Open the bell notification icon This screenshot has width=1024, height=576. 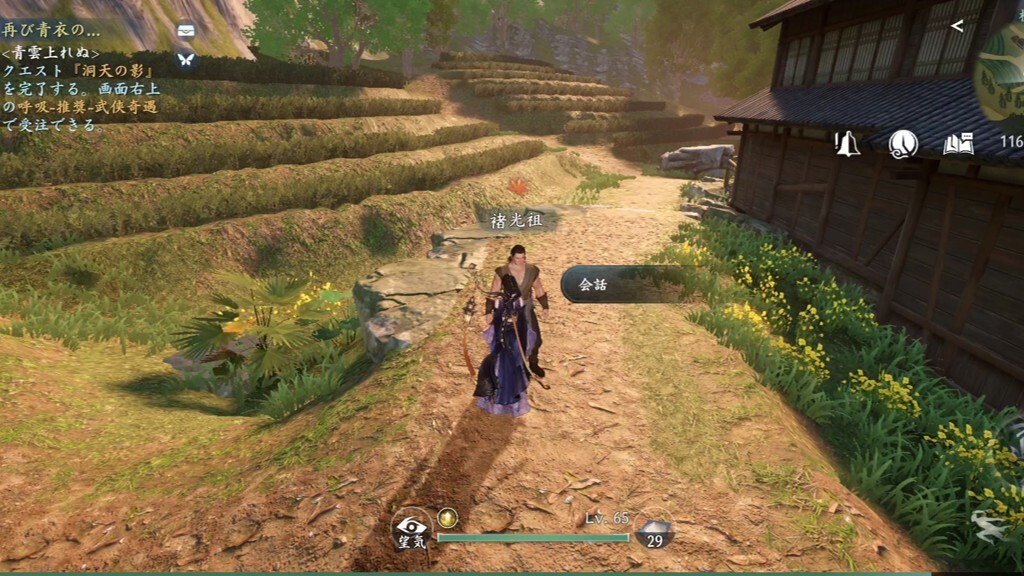tap(847, 144)
